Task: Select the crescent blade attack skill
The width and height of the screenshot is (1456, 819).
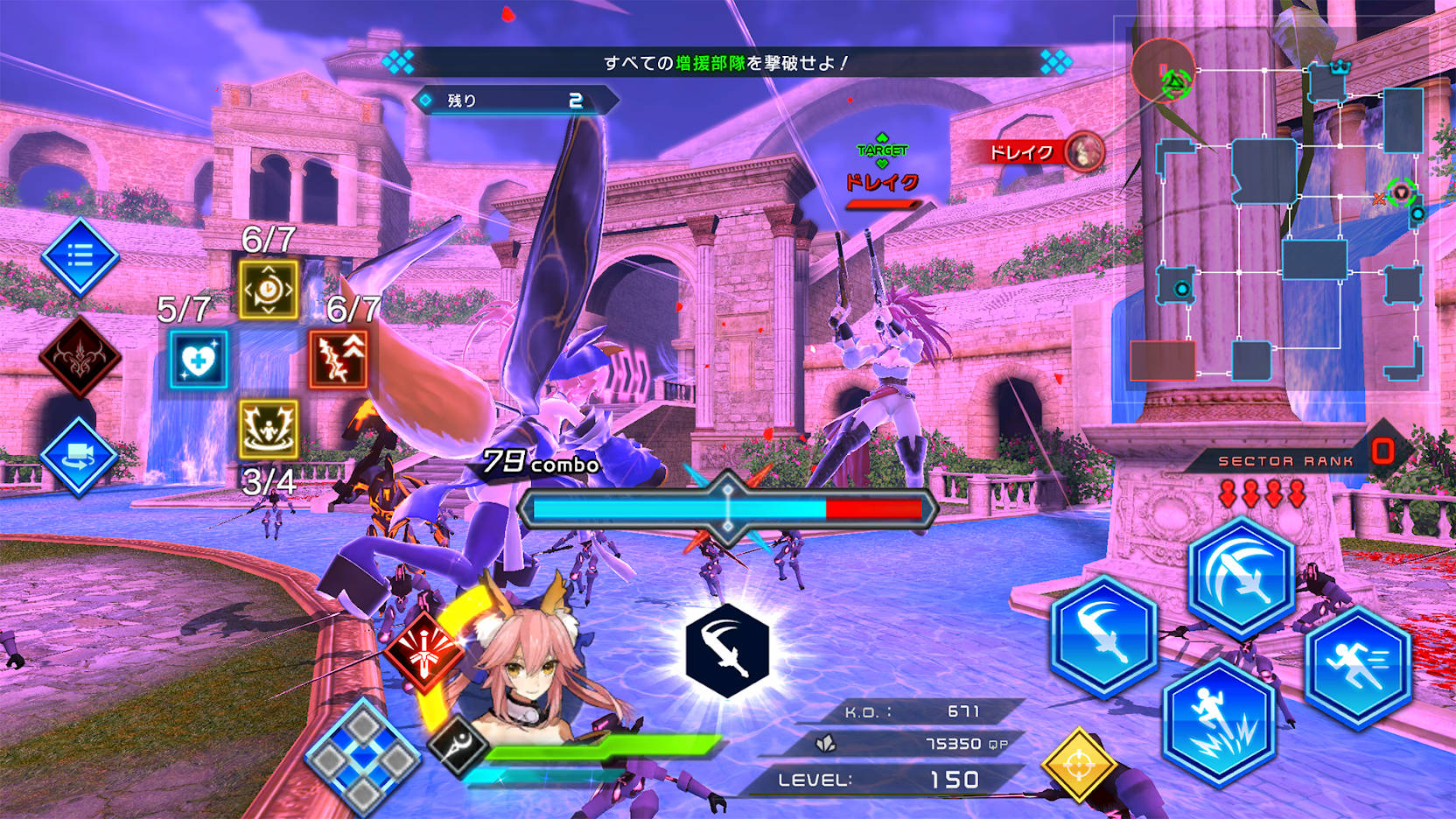Action: (x=1104, y=633)
